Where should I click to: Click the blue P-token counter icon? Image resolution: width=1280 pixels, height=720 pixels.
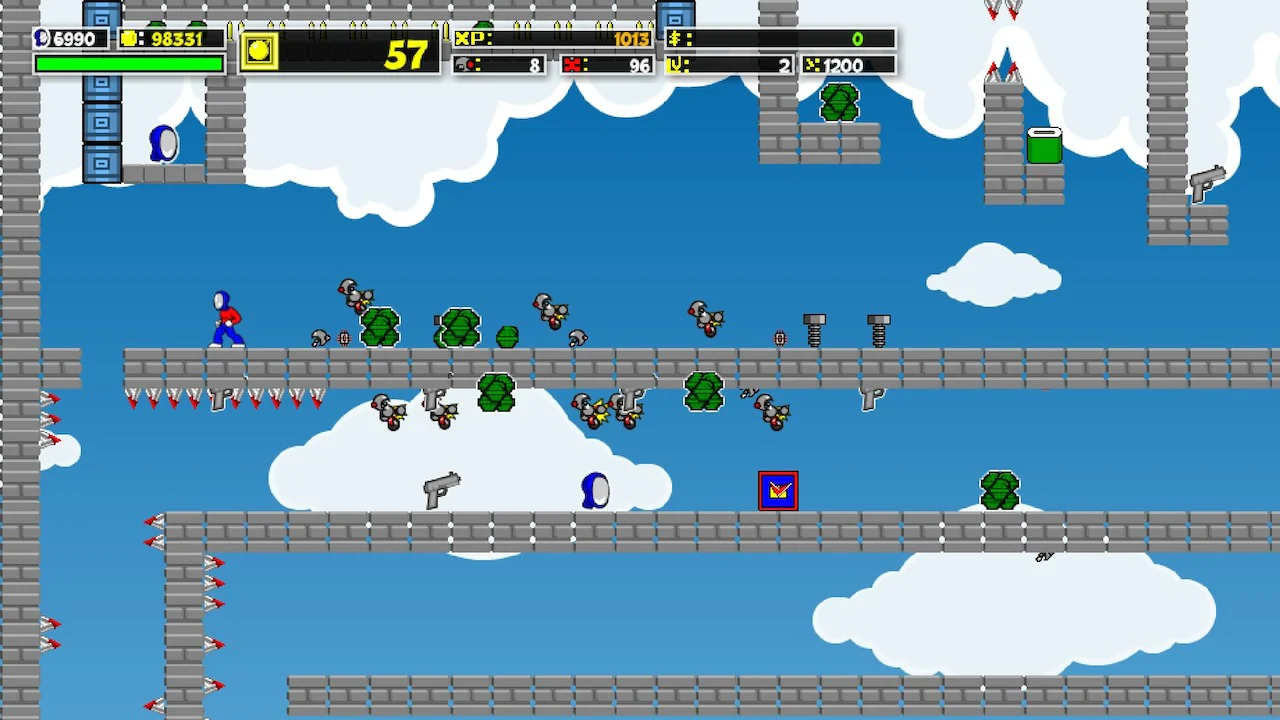point(40,39)
